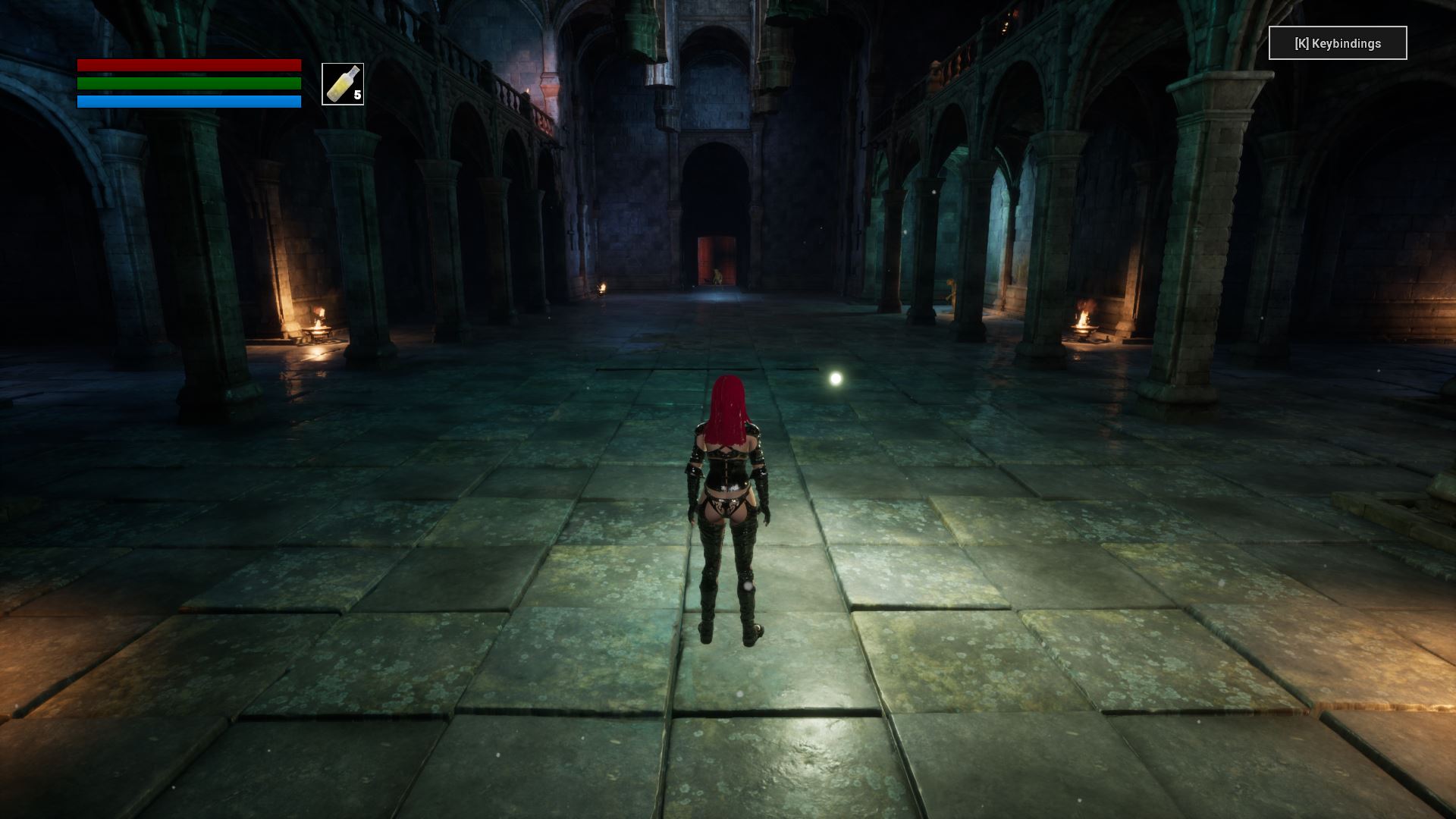The height and width of the screenshot is (819, 1456).
Task: Select the potion bottle item slot
Action: pyautogui.click(x=343, y=84)
